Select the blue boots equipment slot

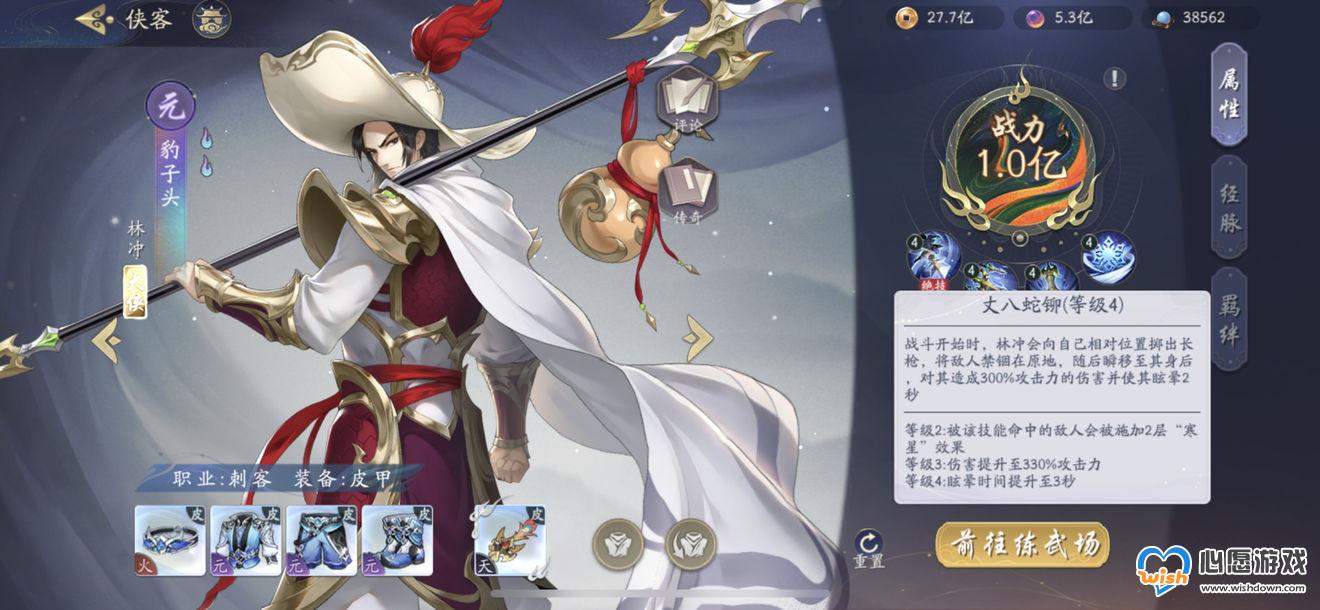(x=396, y=540)
